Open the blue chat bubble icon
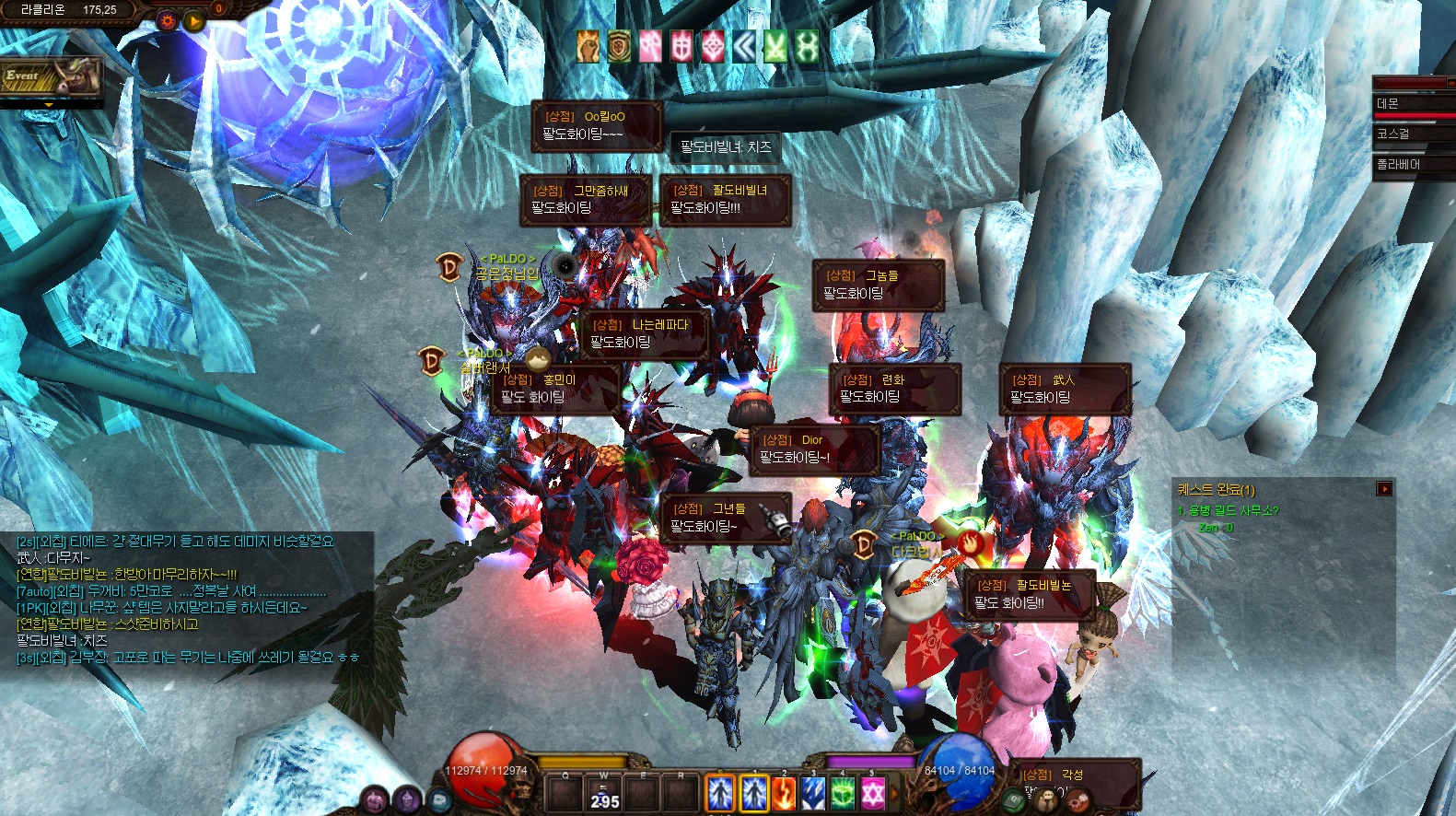 point(439,800)
